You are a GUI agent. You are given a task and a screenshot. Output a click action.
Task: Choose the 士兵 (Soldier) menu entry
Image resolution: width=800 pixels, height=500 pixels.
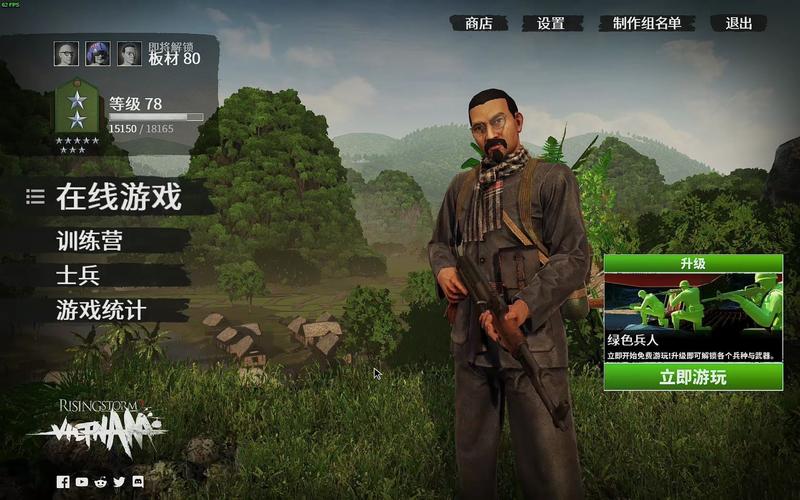coord(78,276)
